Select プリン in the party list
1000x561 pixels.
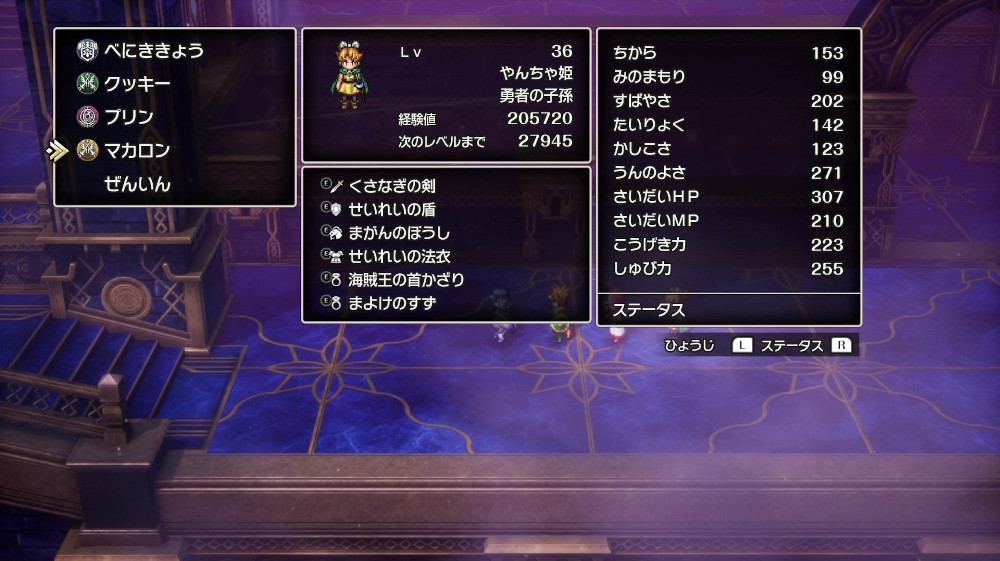click(129, 117)
